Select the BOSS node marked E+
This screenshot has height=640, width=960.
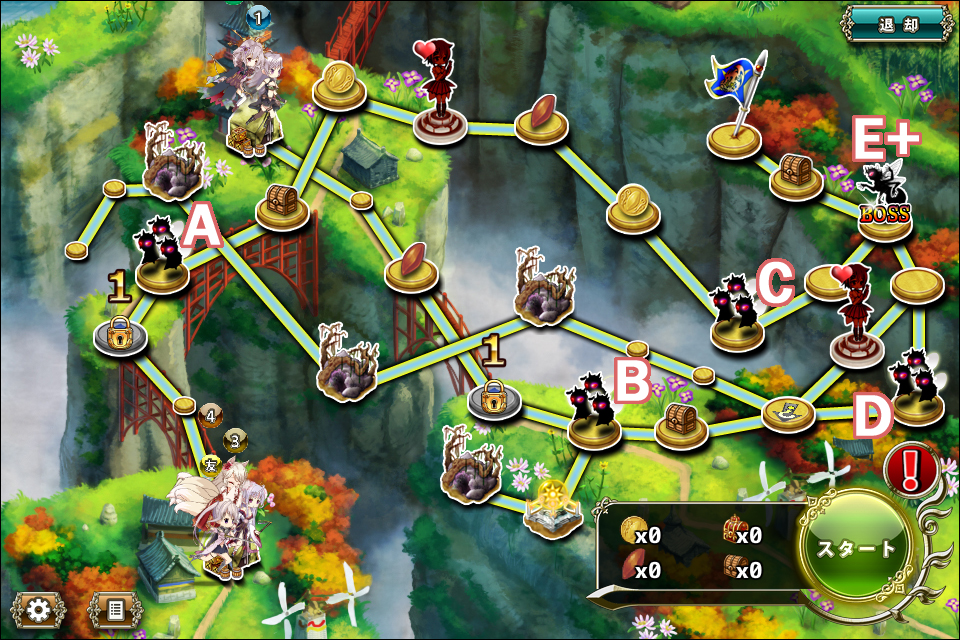click(x=884, y=205)
